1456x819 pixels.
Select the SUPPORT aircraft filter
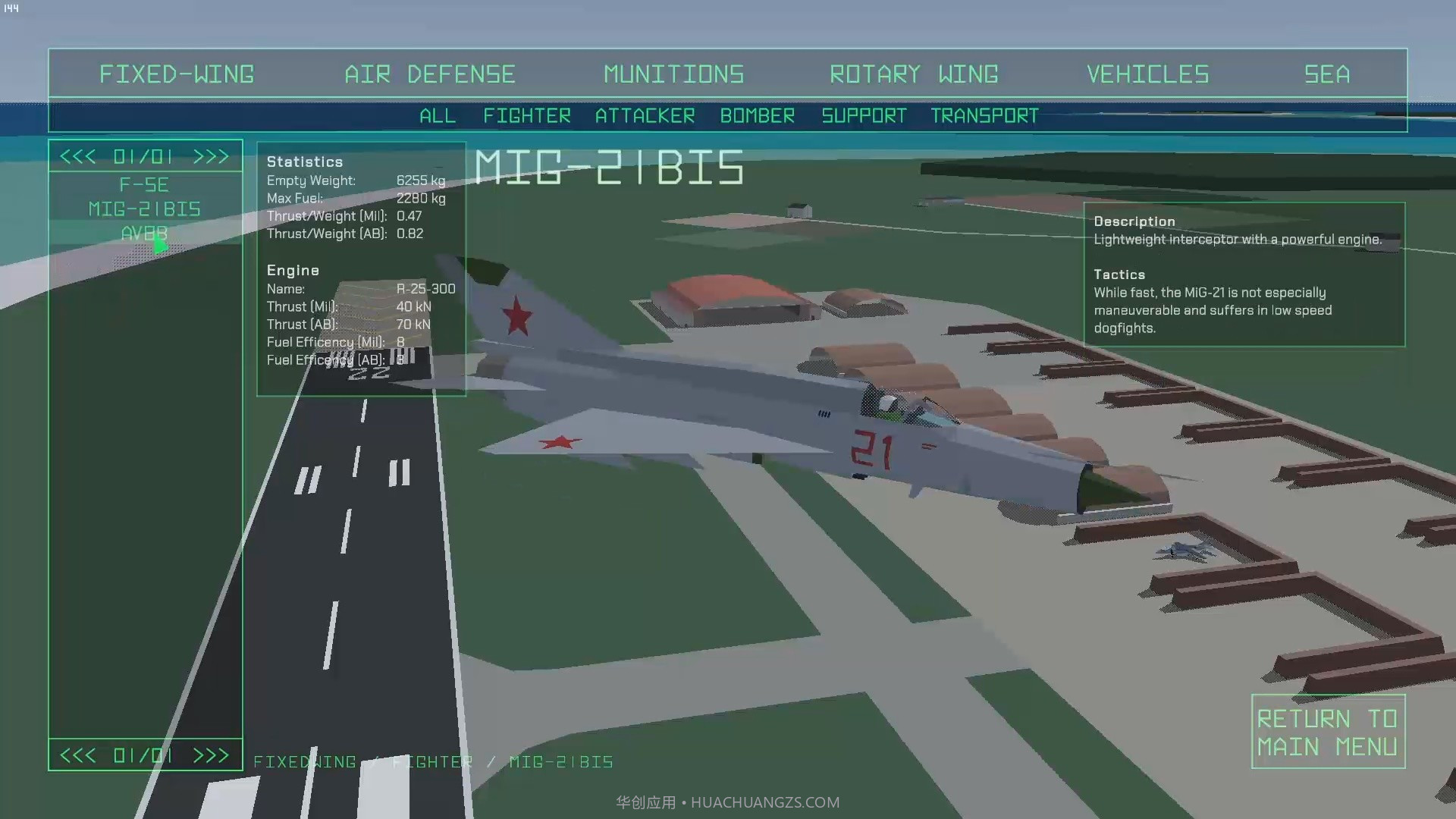(864, 115)
